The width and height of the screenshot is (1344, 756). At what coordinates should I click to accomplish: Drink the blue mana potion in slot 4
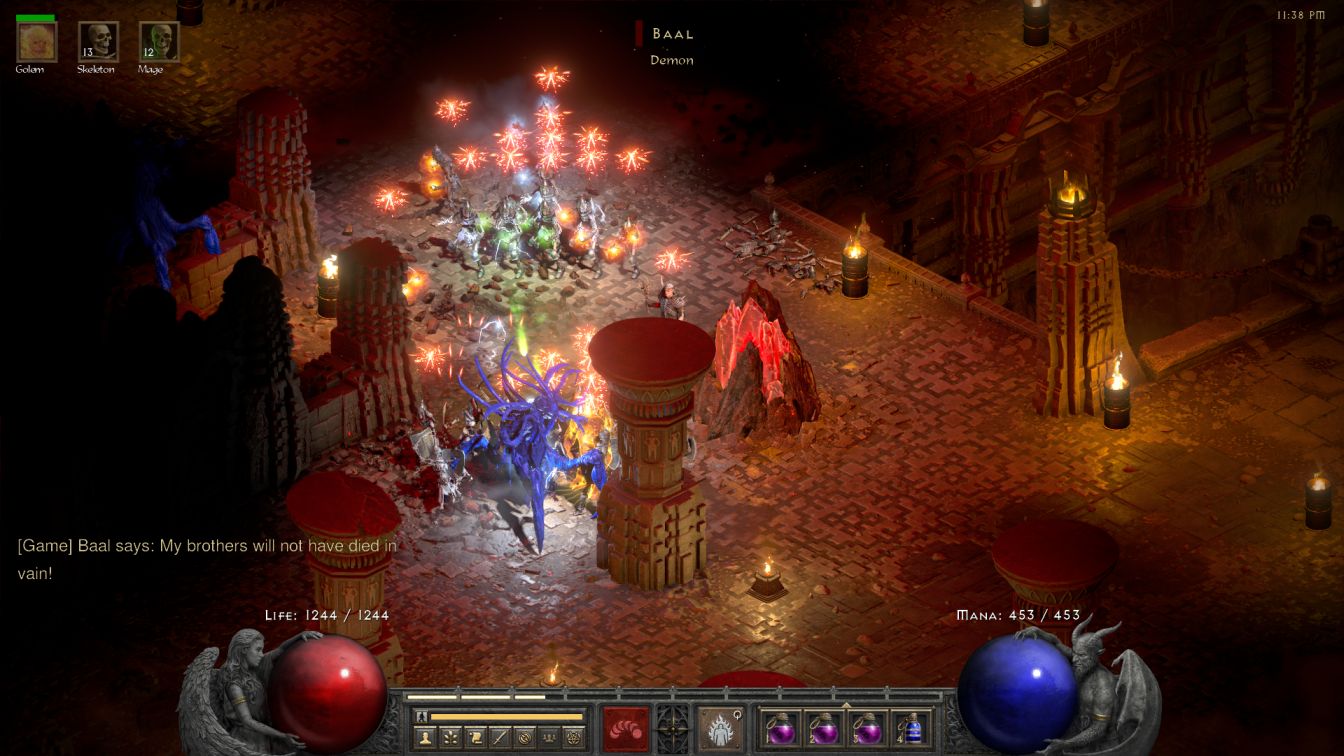911,729
